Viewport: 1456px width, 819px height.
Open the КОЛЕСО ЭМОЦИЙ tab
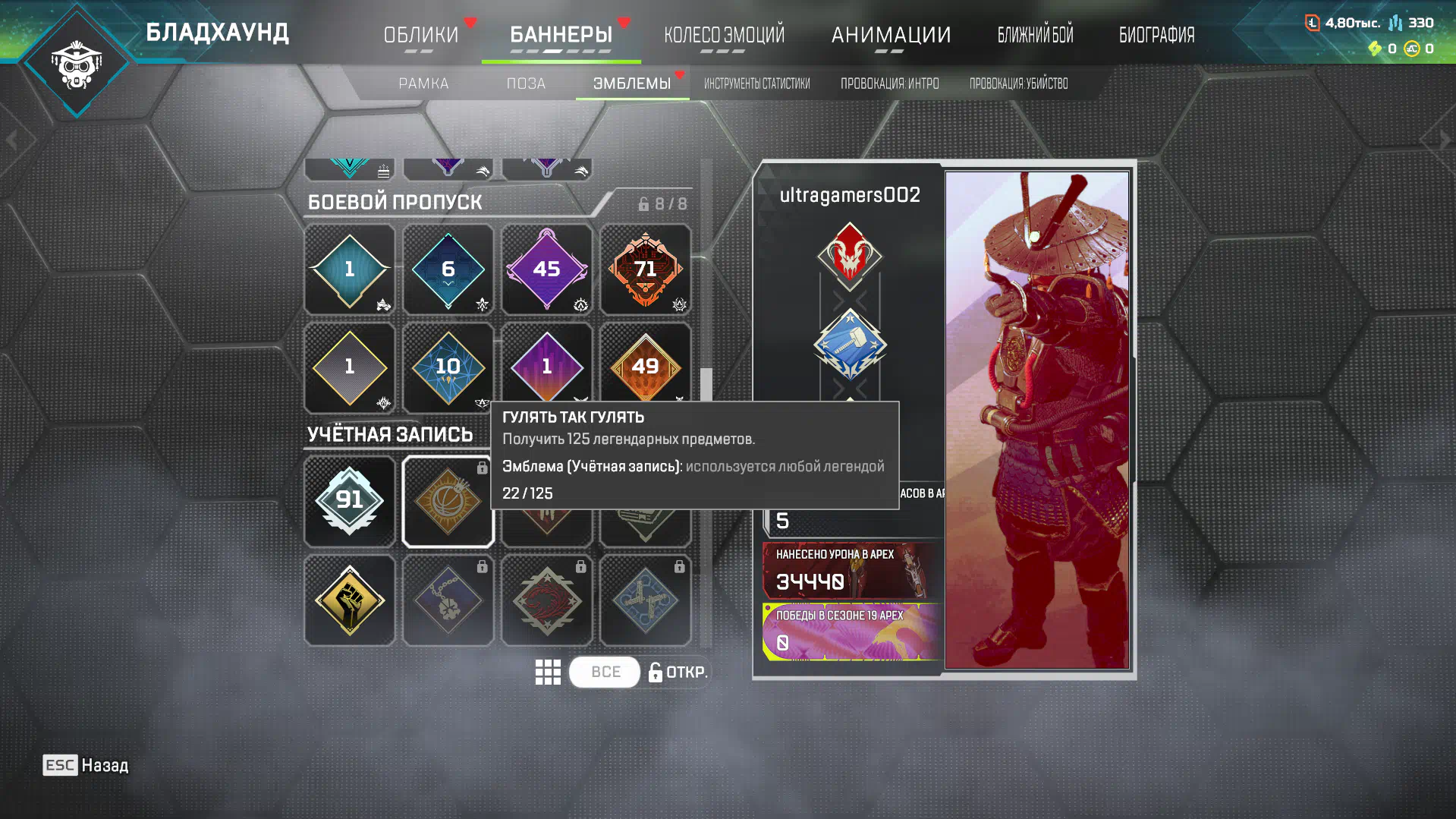724,35
